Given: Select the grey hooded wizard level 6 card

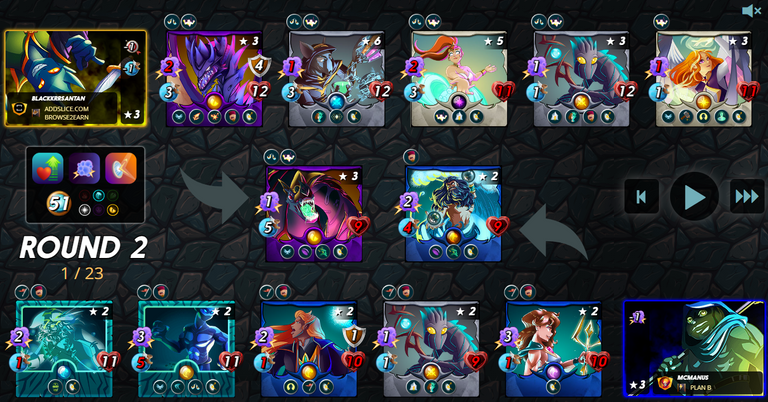Looking at the screenshot, I should point(337,78).
